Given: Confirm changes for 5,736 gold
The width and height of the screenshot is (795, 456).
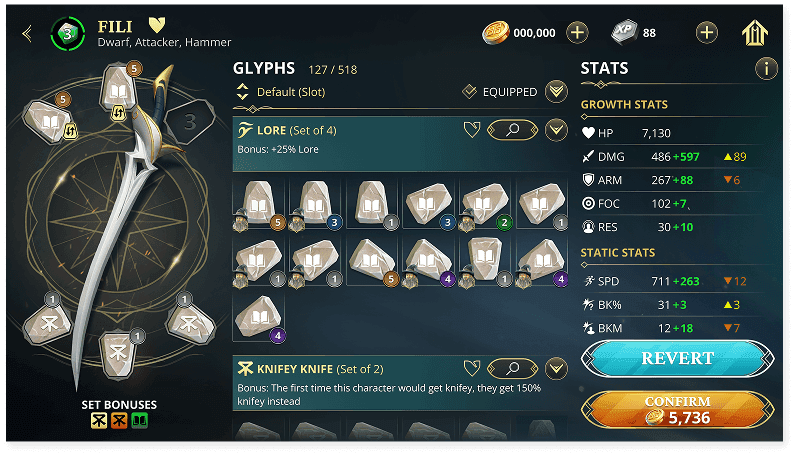Looking at the screenshot, I should [x=677, y=410].
